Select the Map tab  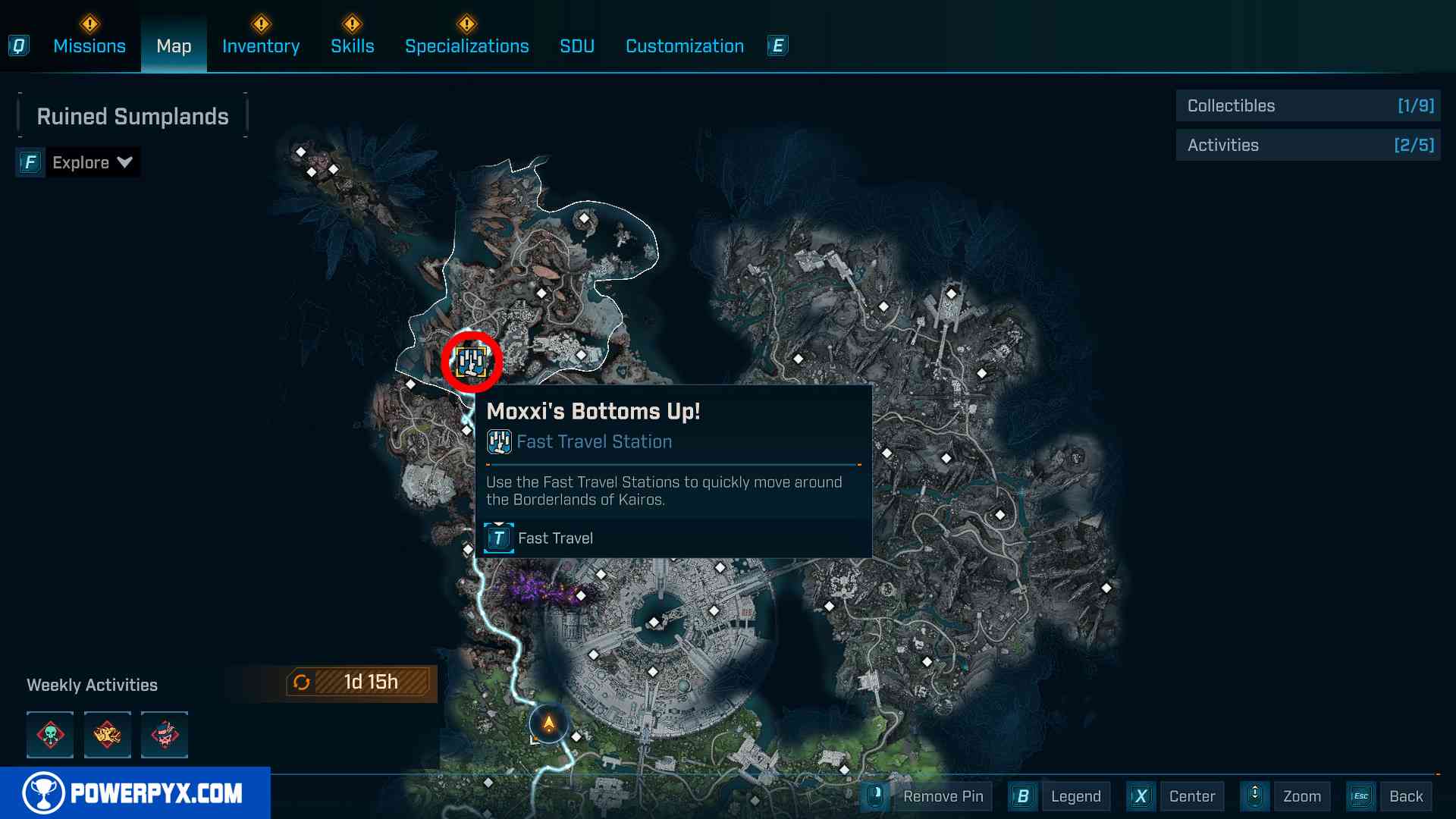(x=174, y=46)
